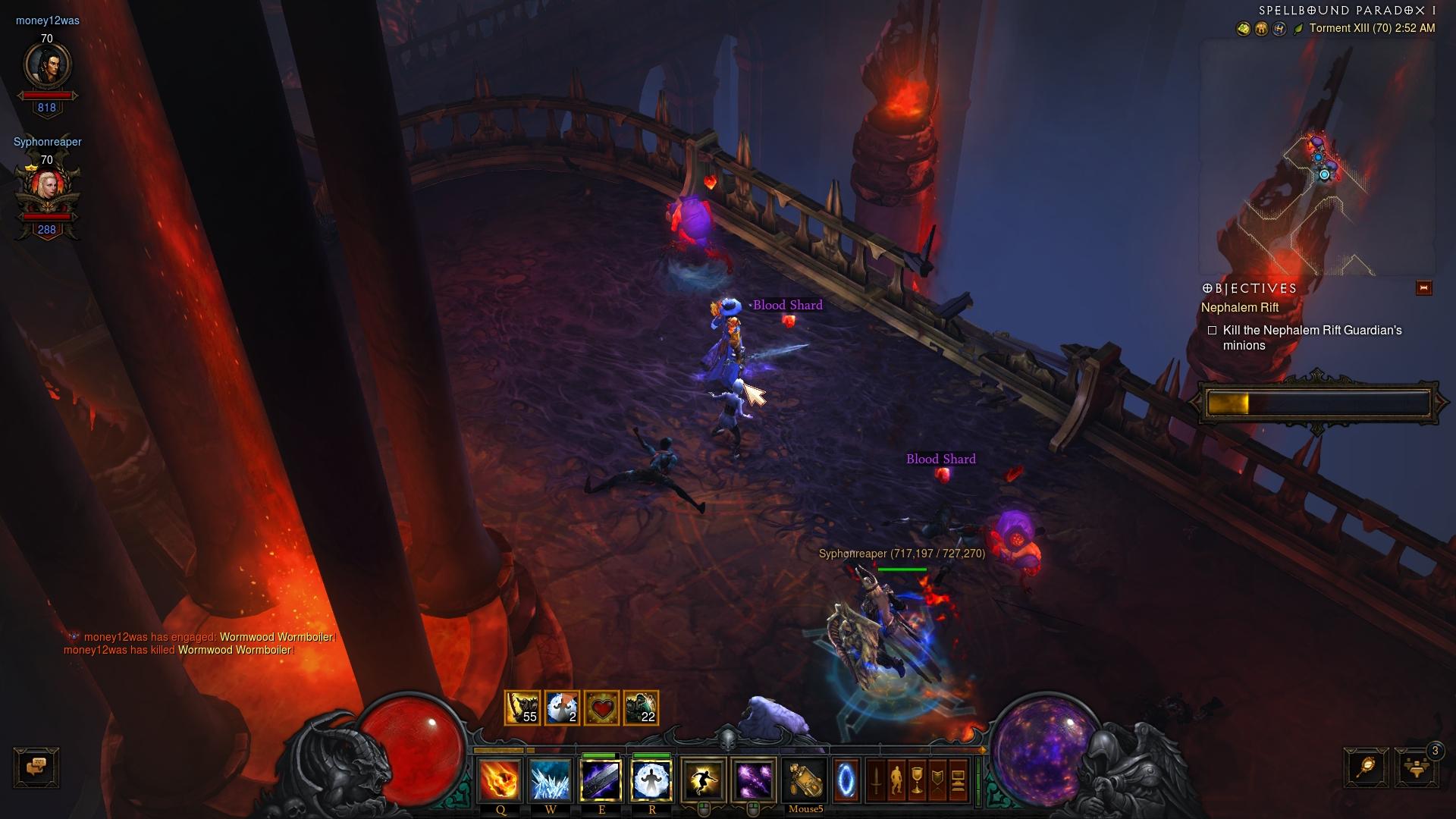Use the purple blade skill
This screenshot has height=819, width=1456.
coord(601,780)
